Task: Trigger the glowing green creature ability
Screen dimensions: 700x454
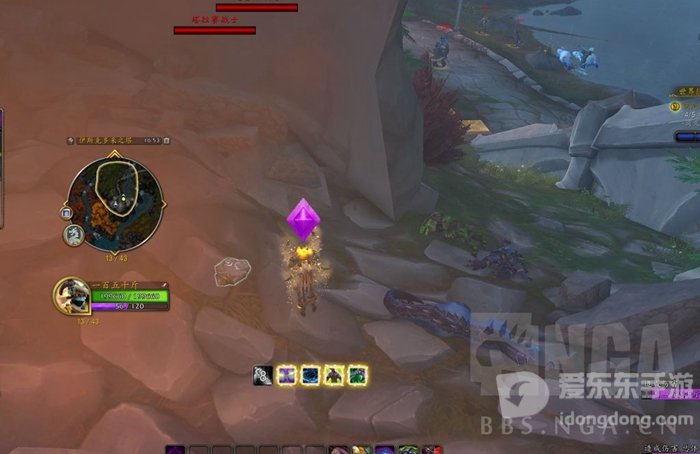Action: pos(357,376)
